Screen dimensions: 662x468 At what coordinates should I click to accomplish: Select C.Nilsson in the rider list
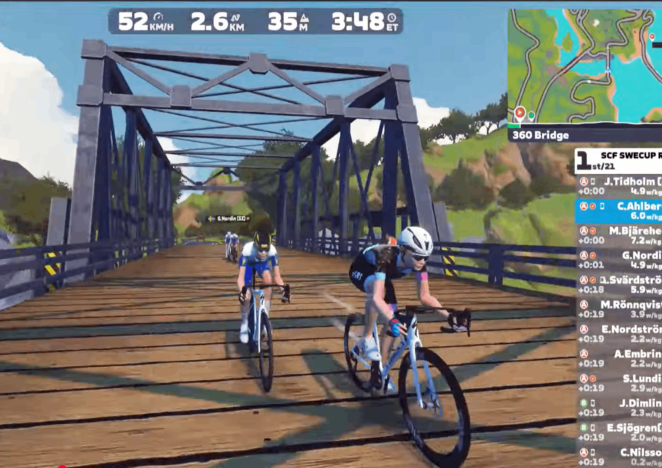(x=618, y=457)
